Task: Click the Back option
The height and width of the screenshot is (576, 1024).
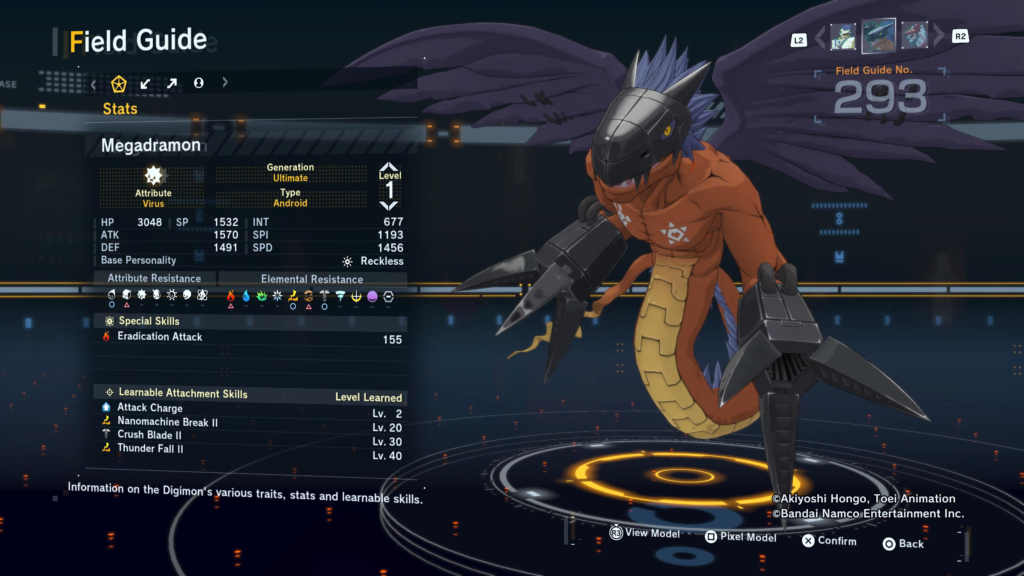Action: 902,544
